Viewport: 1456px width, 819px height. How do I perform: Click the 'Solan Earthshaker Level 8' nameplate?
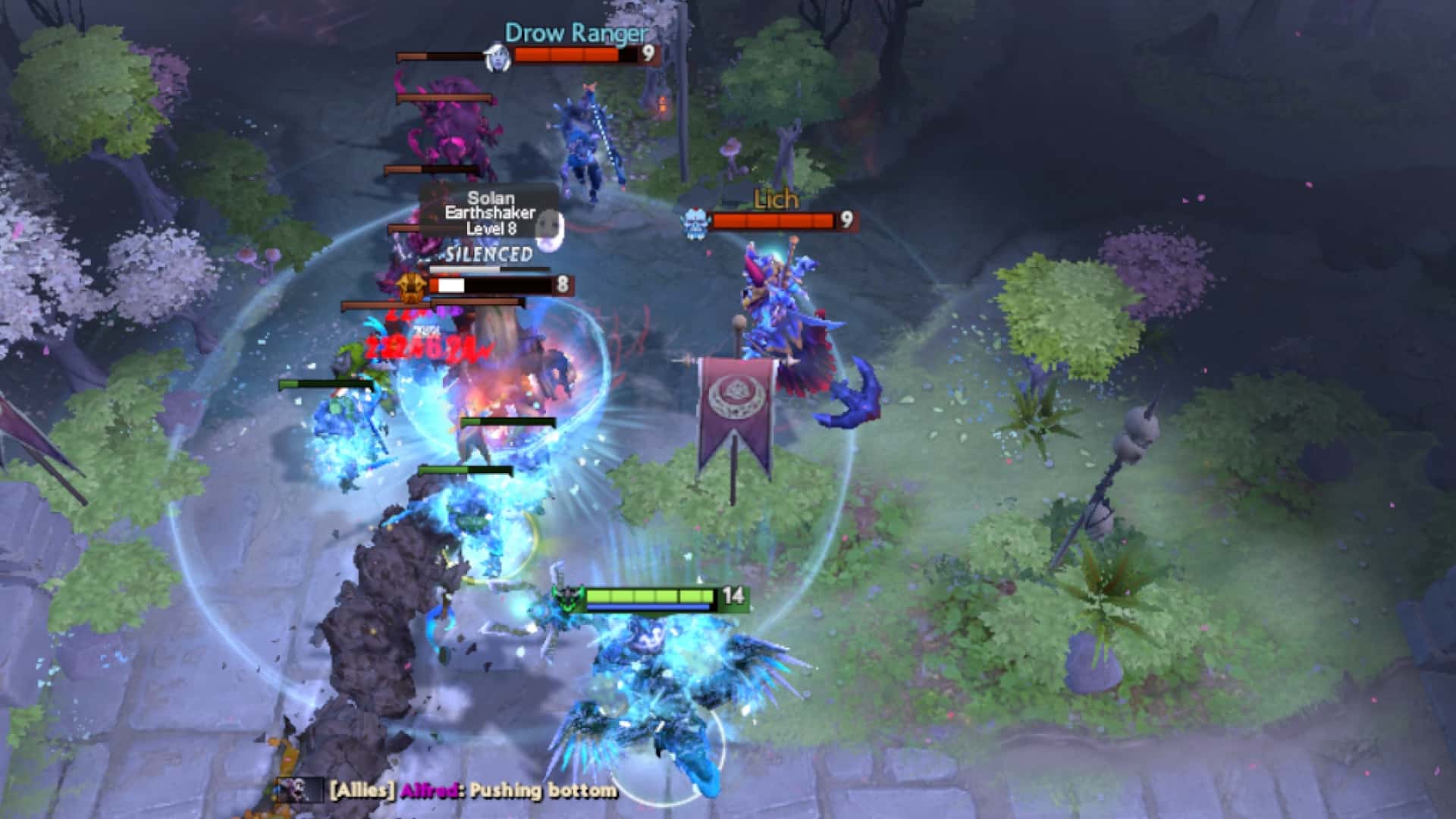click(489, 215)
